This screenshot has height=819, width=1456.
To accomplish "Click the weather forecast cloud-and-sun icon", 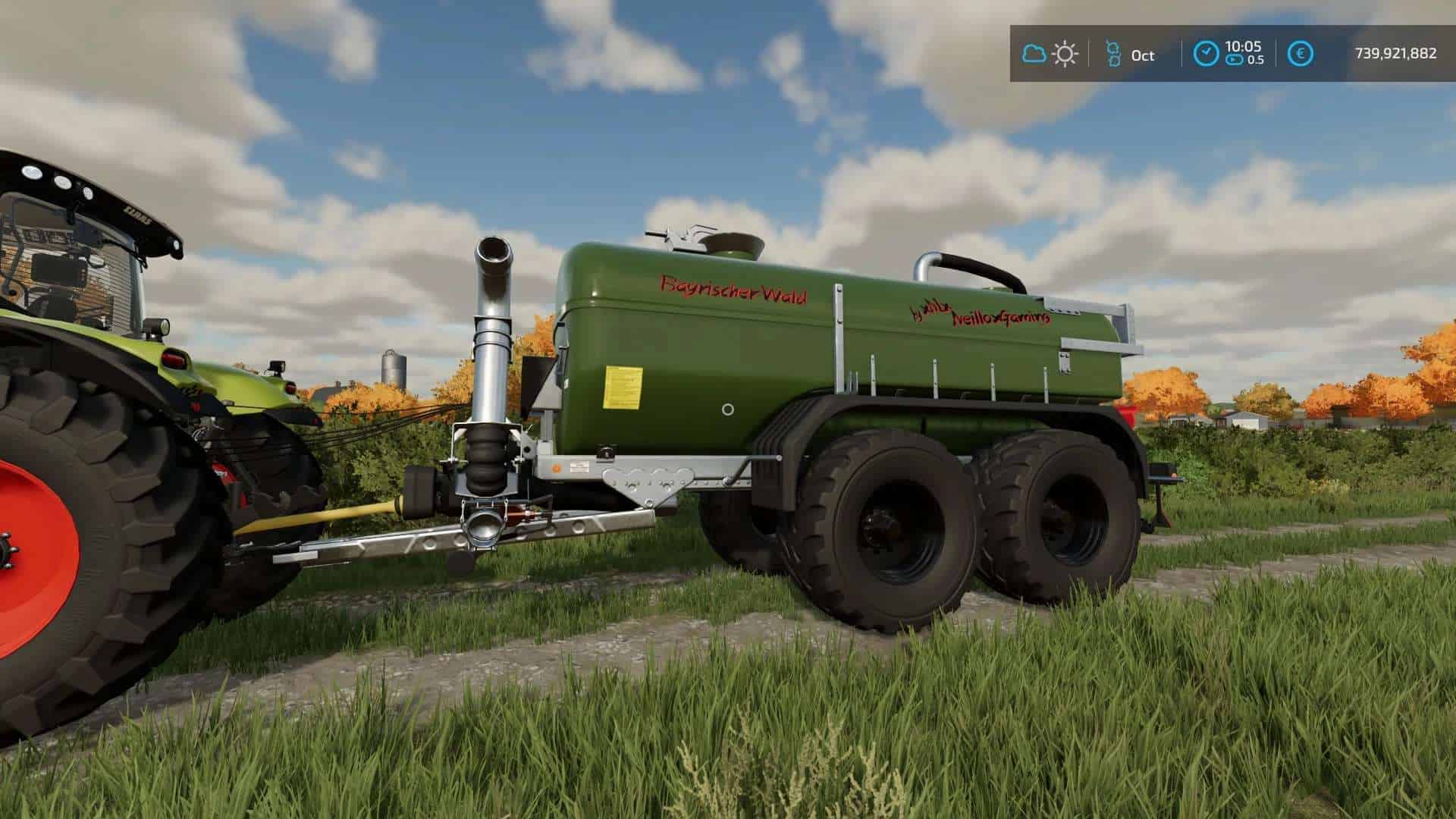I will tap(1050, 54).
